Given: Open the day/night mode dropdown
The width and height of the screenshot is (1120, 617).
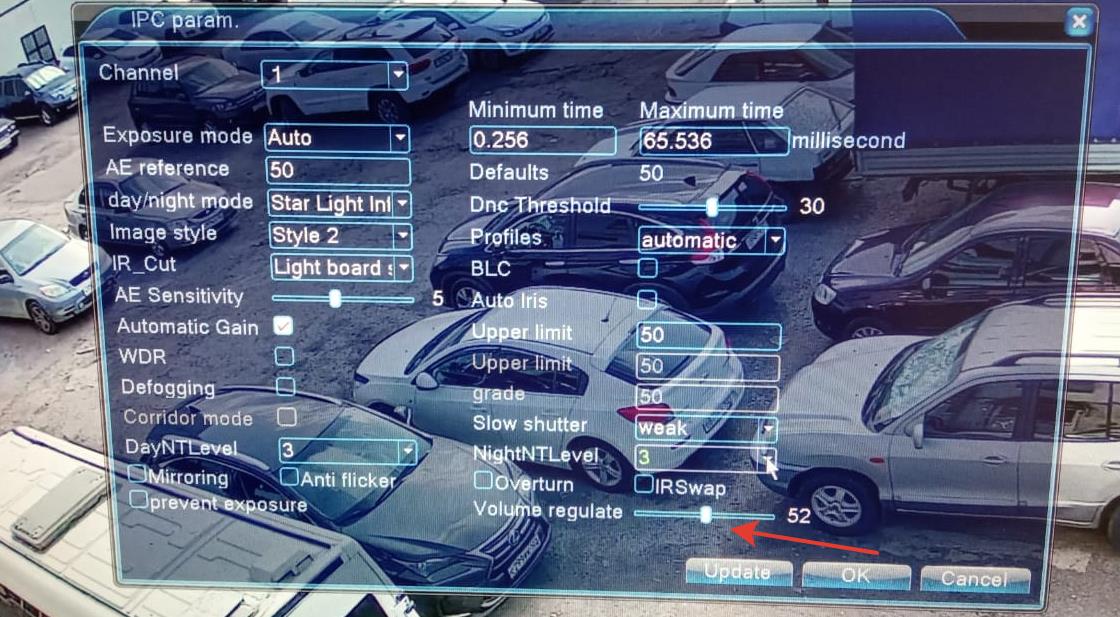Looking at the screenshot, I should [x=401, y=204].
